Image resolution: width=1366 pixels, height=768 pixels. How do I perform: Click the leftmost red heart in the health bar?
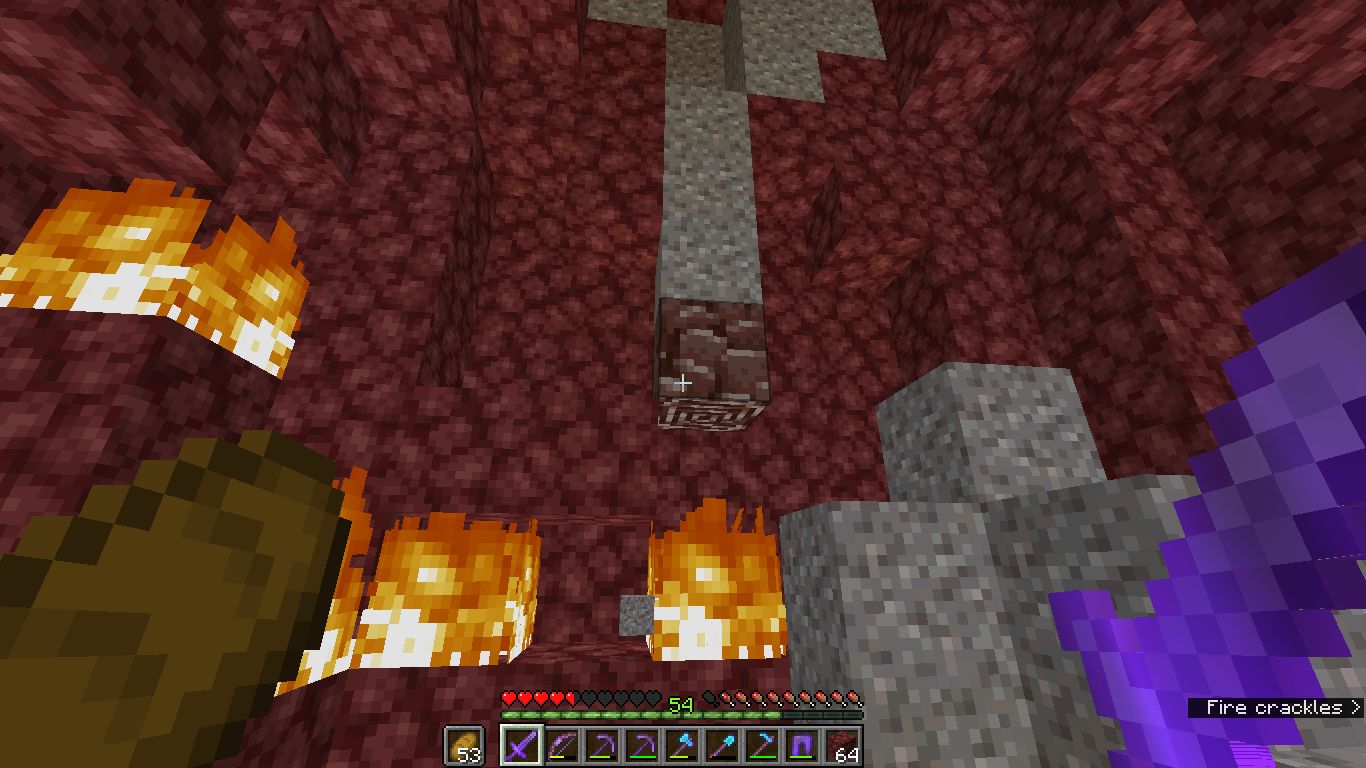tap(508, 699)
